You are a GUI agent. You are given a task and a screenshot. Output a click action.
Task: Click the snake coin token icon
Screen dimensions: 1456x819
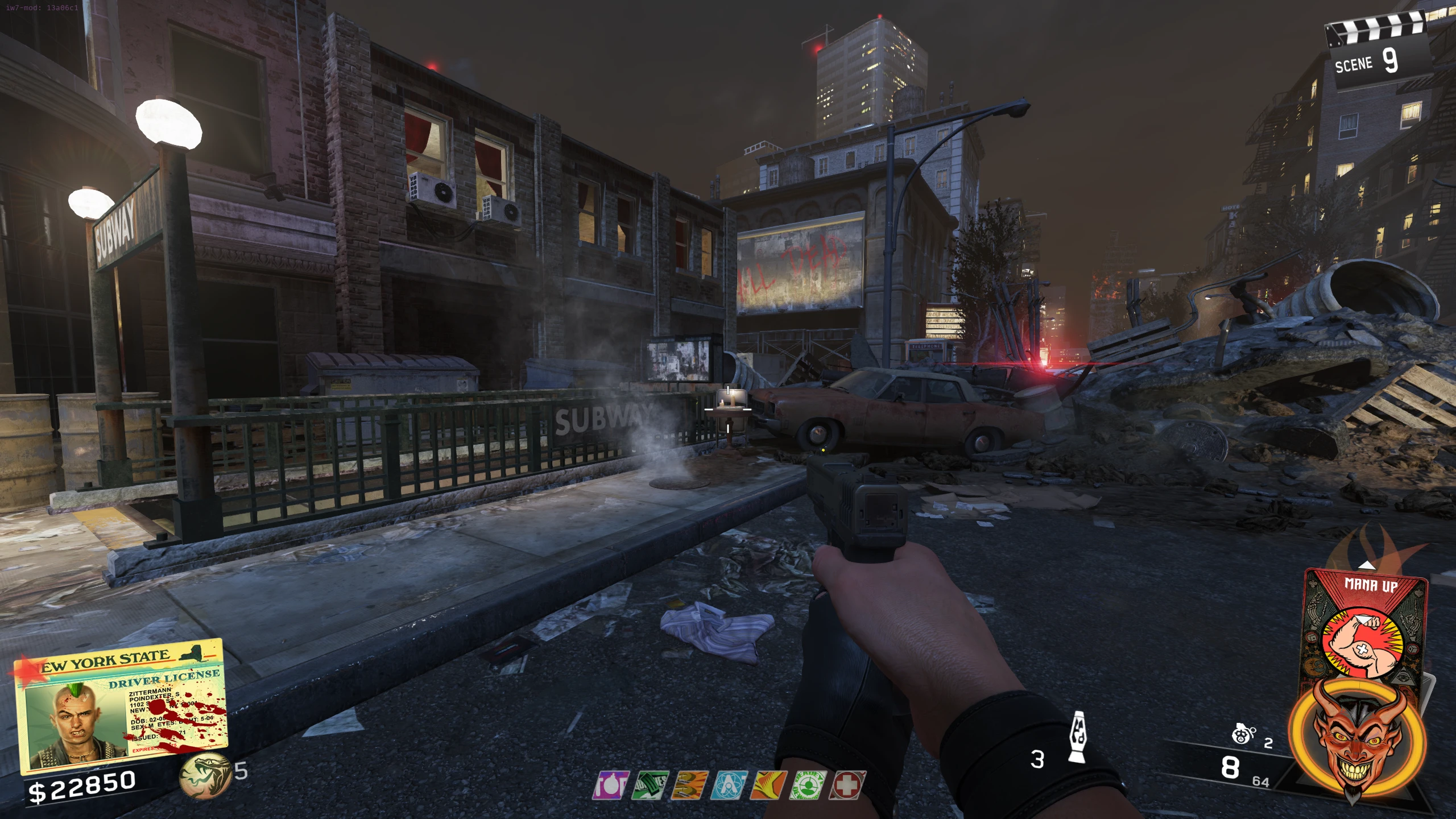tap(204, 775)
